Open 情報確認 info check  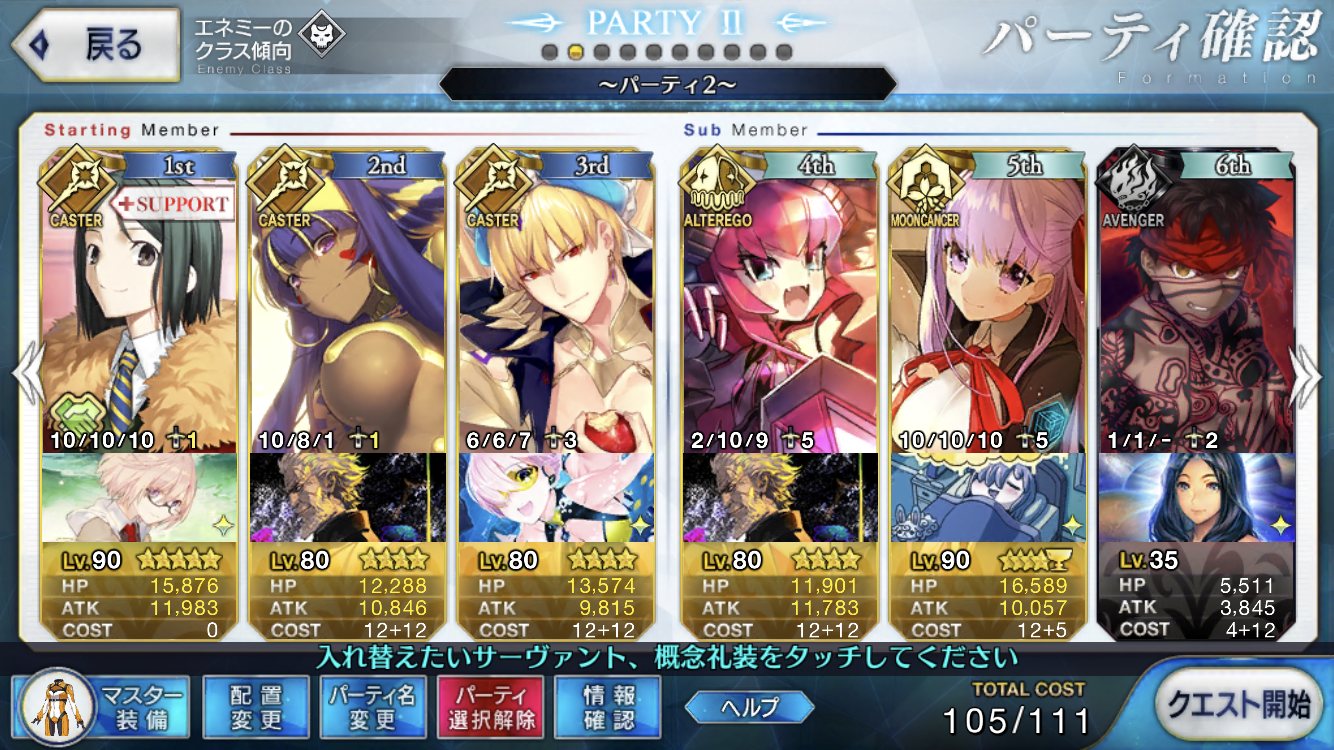tap(607, 707)
